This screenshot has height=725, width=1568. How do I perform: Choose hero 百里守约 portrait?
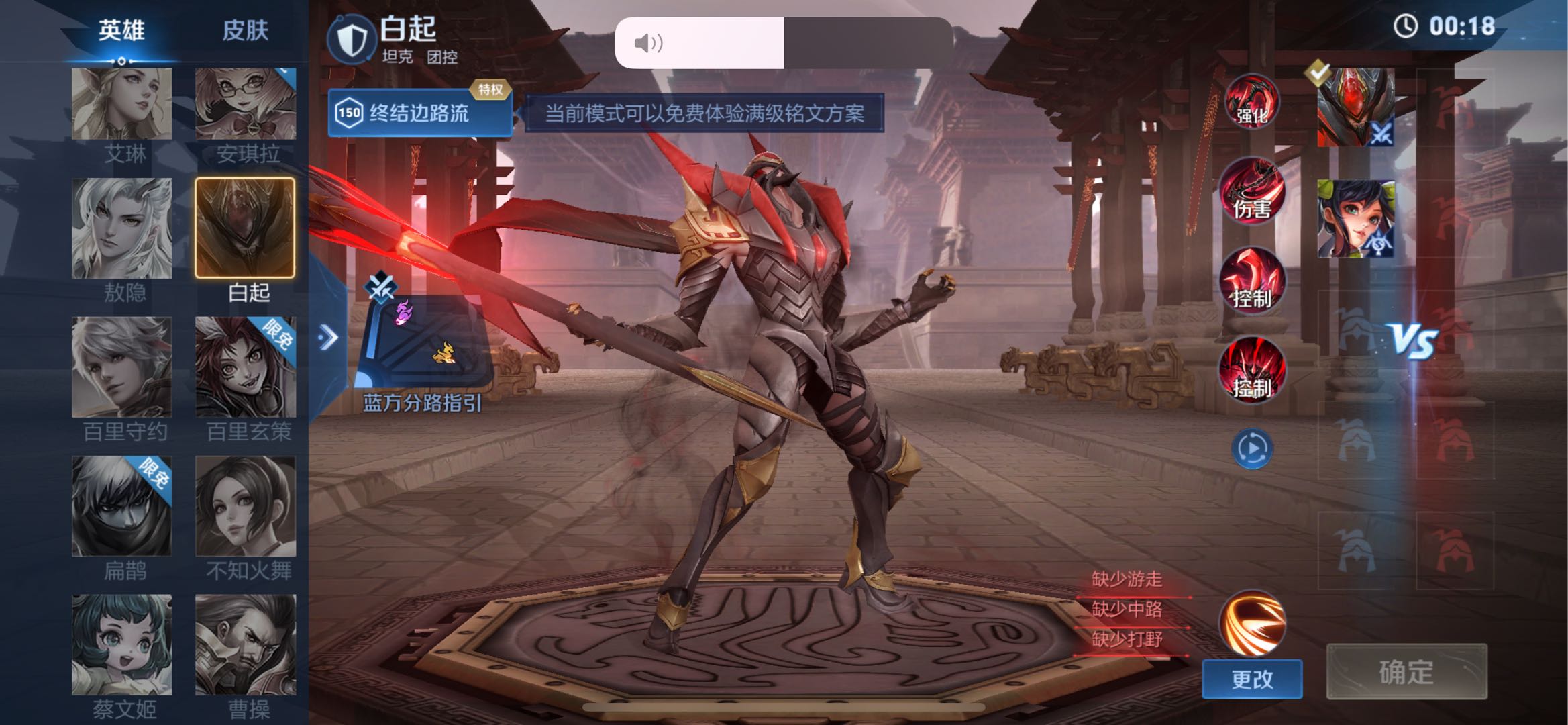[x=121, y=367]
